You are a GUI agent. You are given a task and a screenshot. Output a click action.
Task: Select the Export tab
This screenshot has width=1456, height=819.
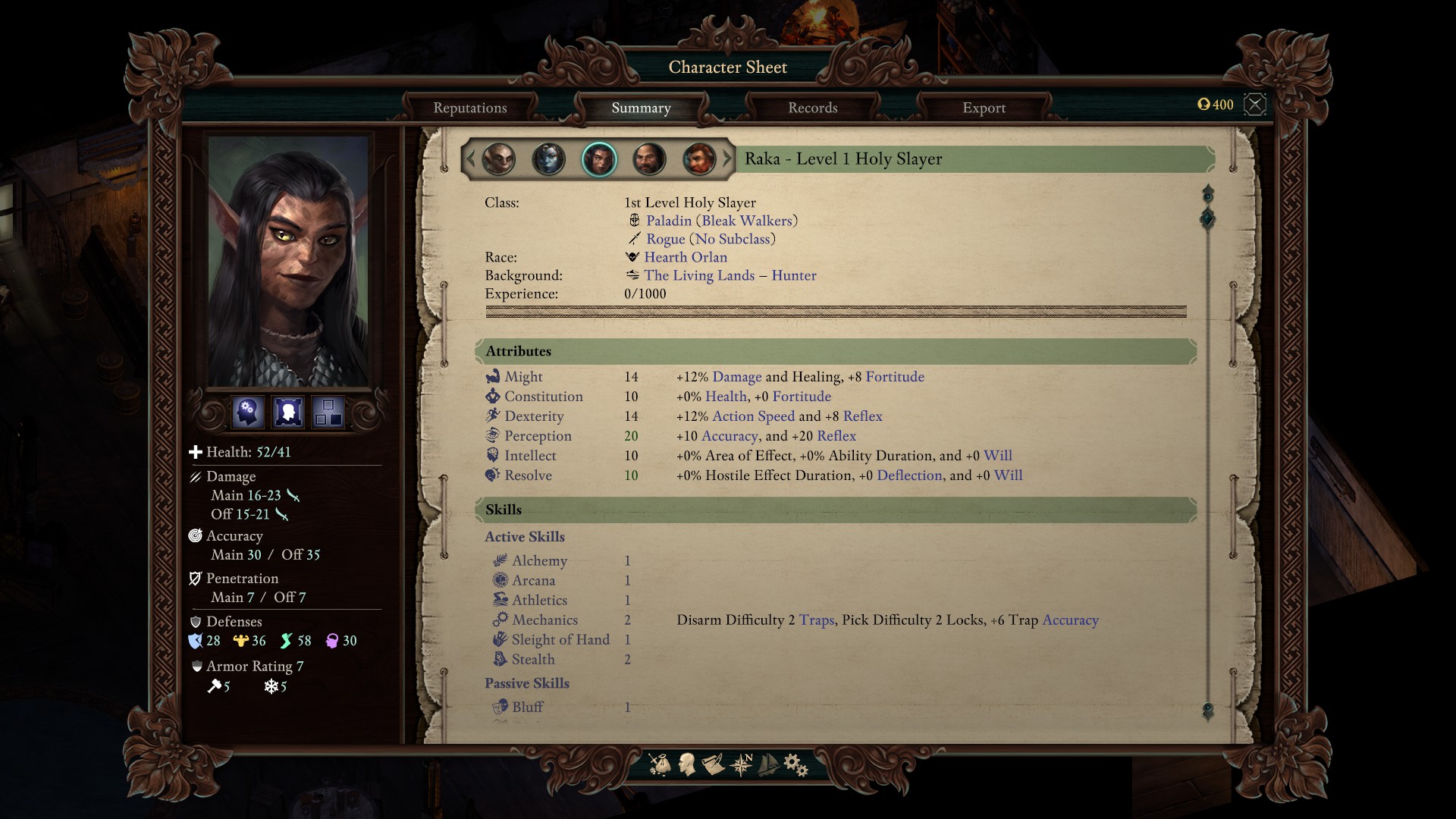pos(984,108)
